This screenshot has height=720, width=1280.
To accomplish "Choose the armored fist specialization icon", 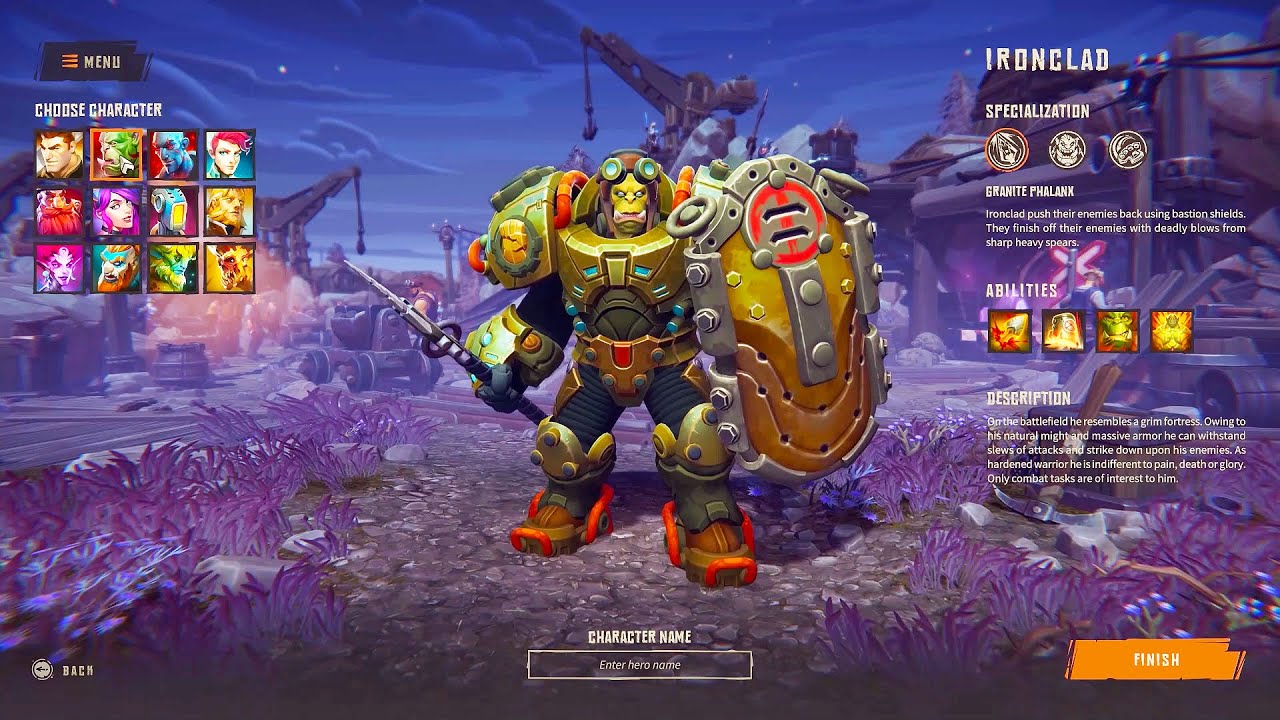I will (1128, 150).
